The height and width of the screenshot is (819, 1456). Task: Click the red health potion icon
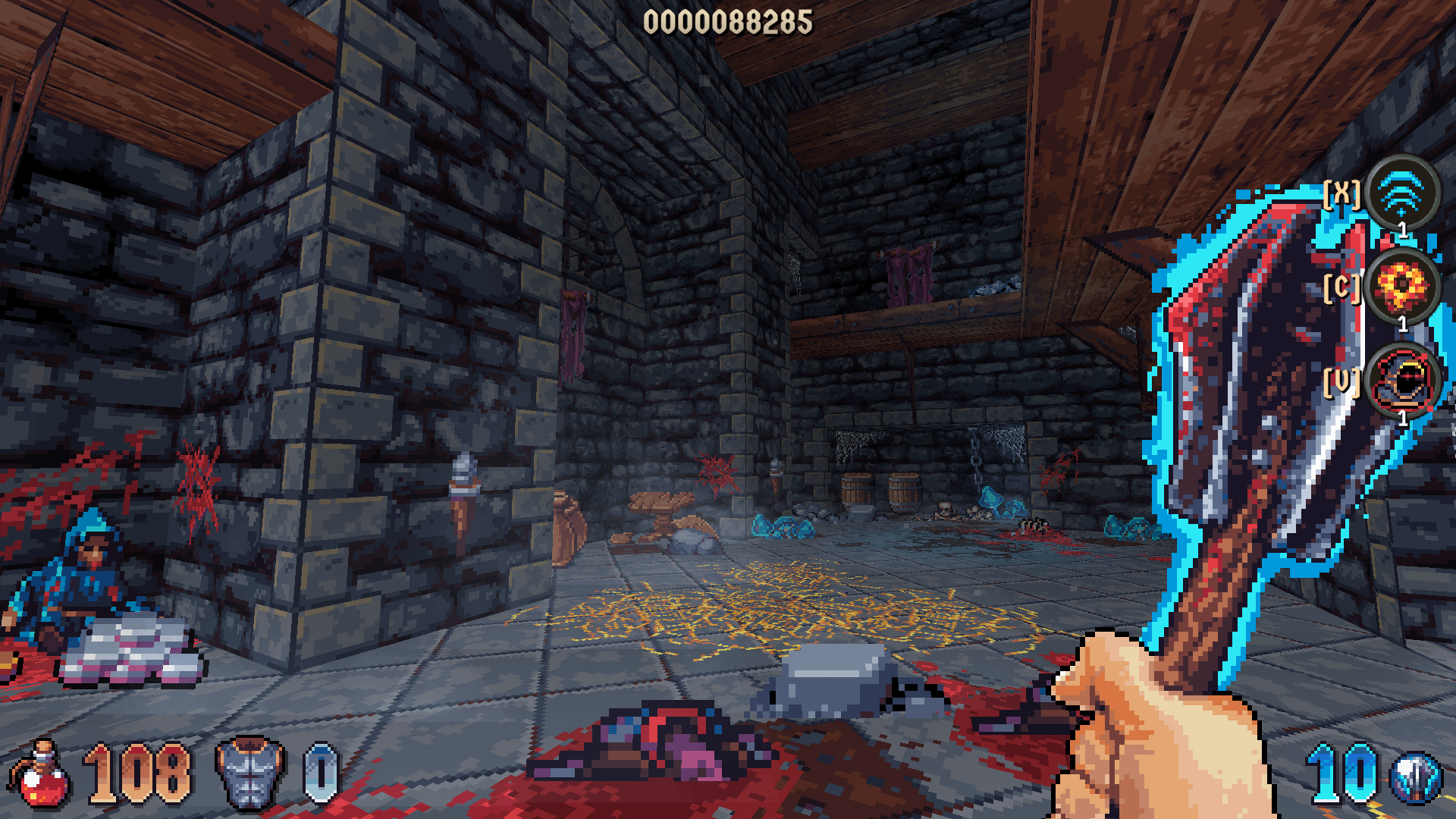[41, 775]
